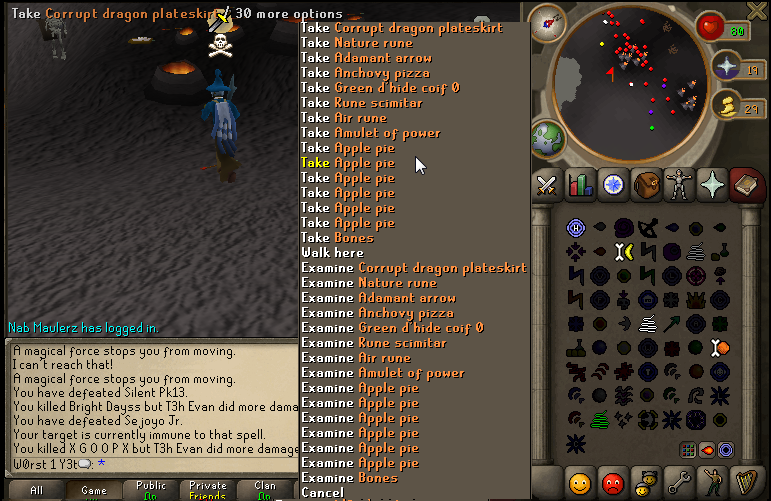Show the Public chat tab

[151, 490]
